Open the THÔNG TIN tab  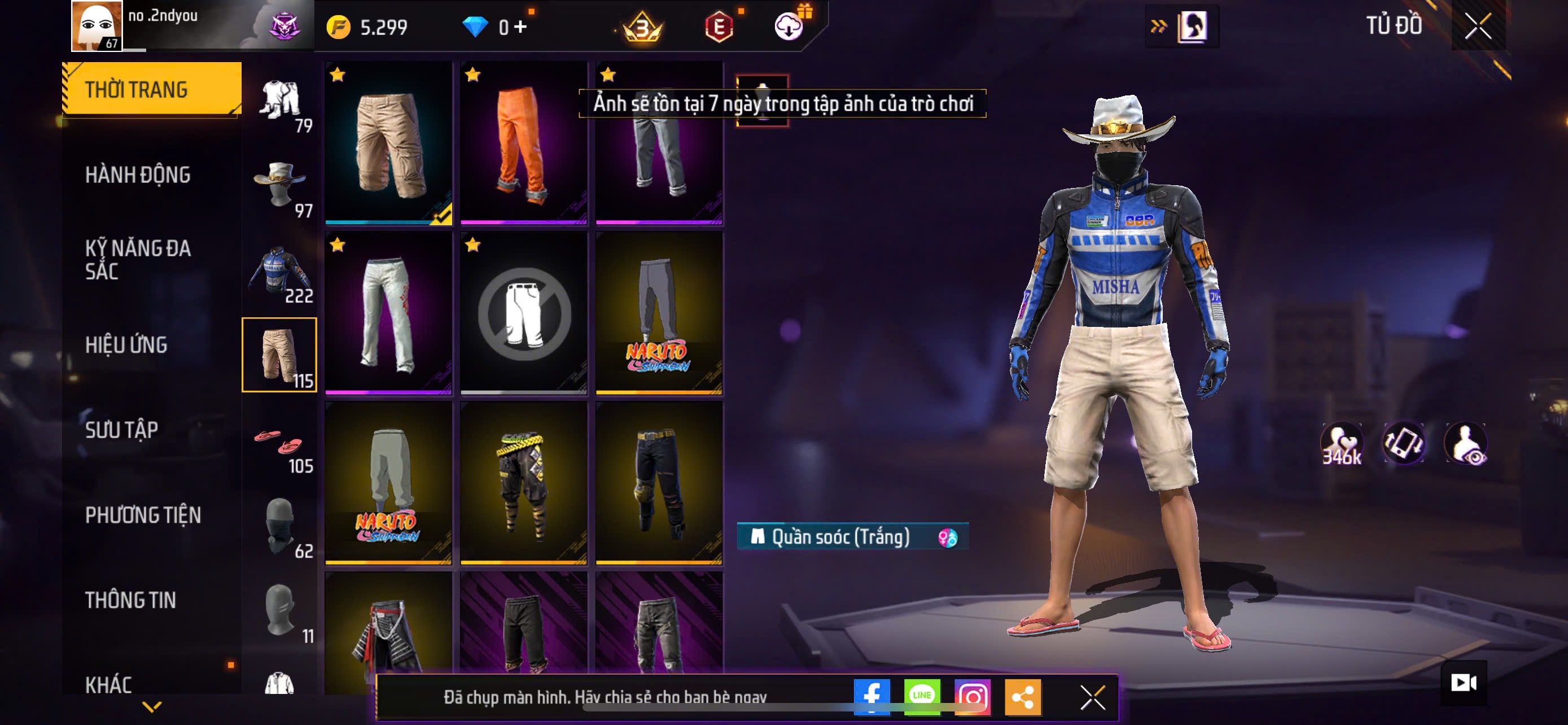[x=130, y=600]
